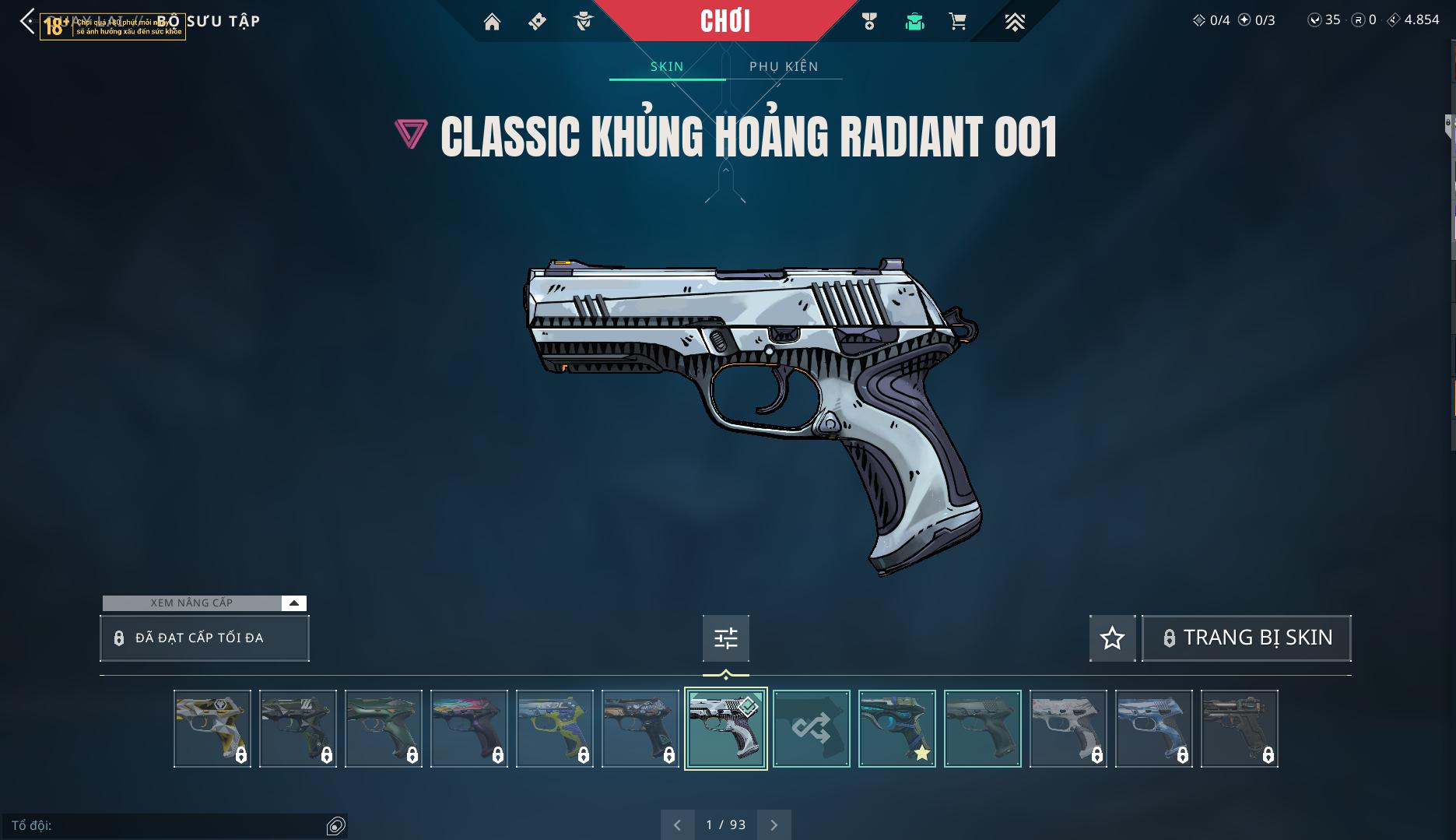Choose the starred blue Classic skin thumbnail
Image resolution: width=1456 pixels, height=840 pixels.
896,729
